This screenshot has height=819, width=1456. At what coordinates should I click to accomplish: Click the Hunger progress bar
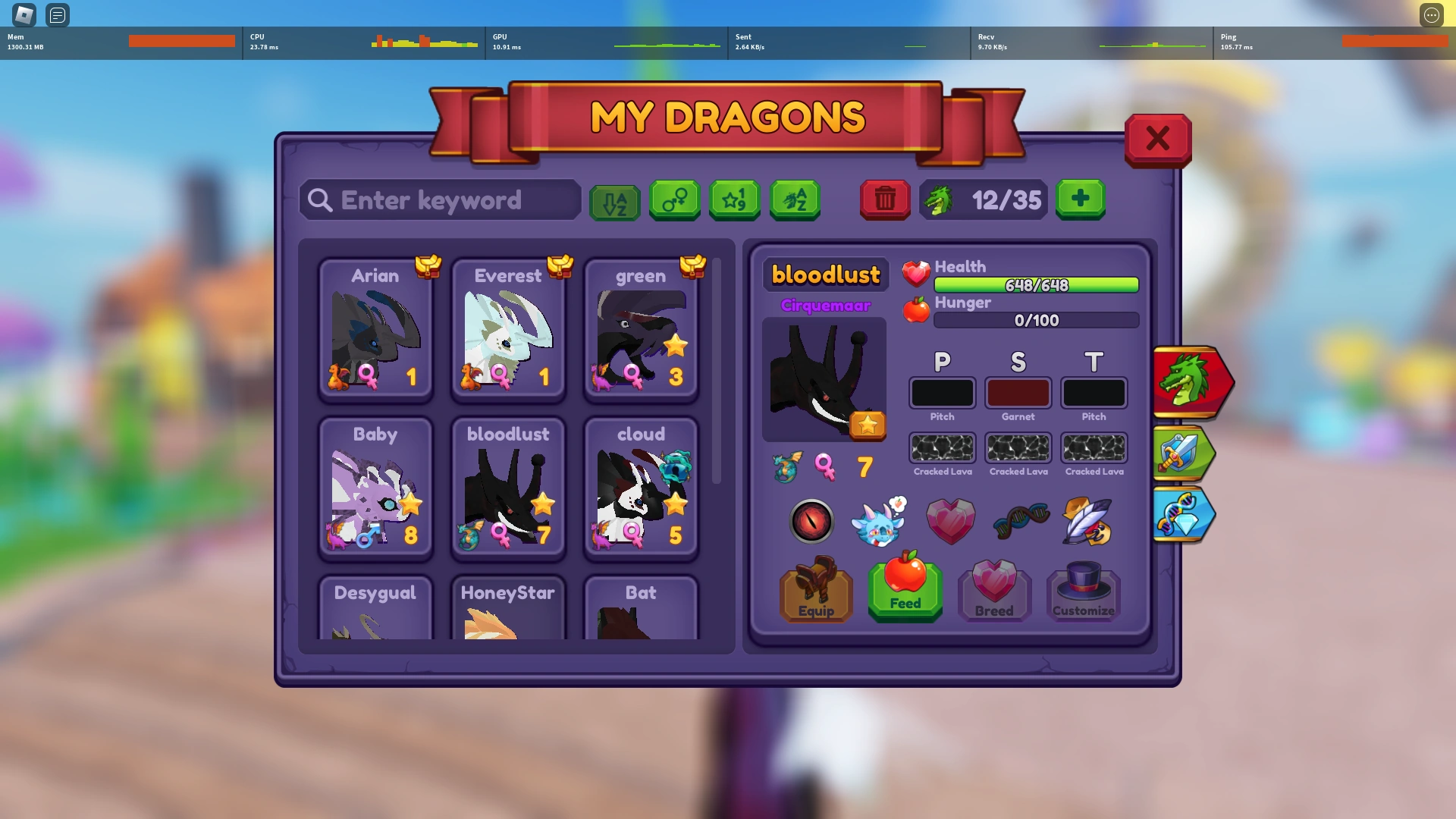tap(1035, 320)
